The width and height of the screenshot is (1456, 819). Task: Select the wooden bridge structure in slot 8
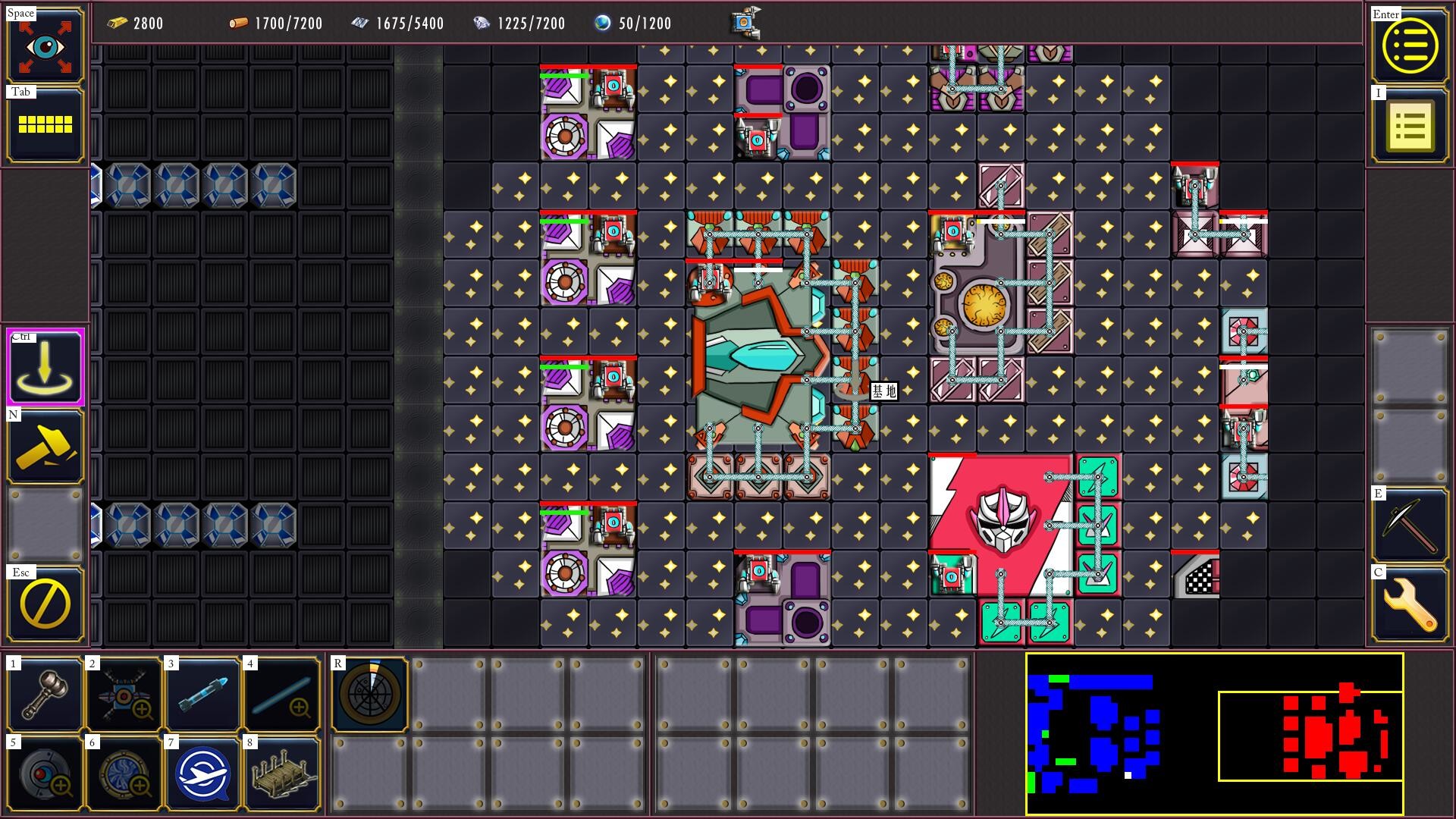click(280, 771)
